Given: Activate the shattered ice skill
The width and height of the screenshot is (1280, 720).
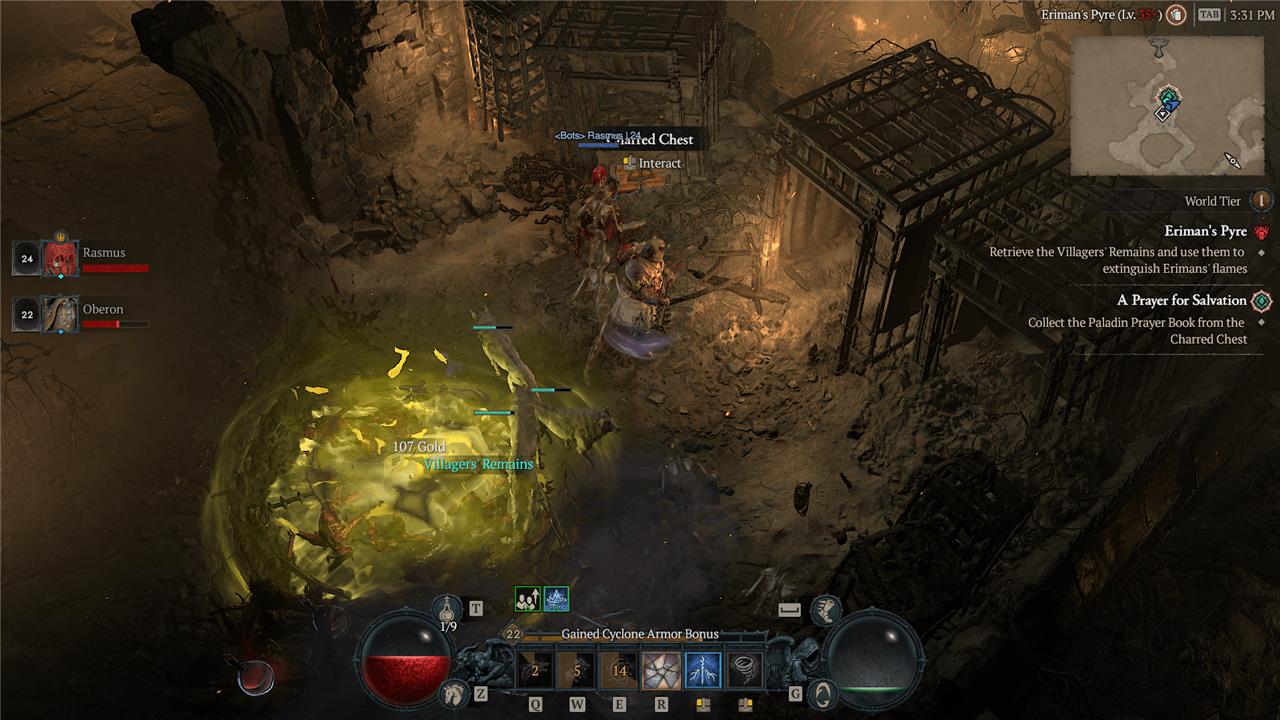Looking at the screenshot, I should tap(661, 671).
